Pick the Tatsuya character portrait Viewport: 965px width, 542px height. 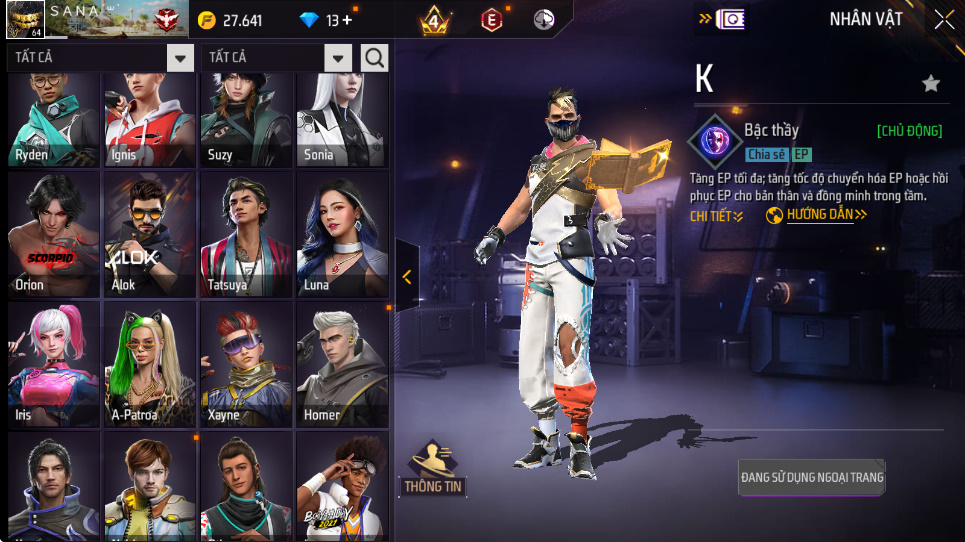tap(247, 235)
